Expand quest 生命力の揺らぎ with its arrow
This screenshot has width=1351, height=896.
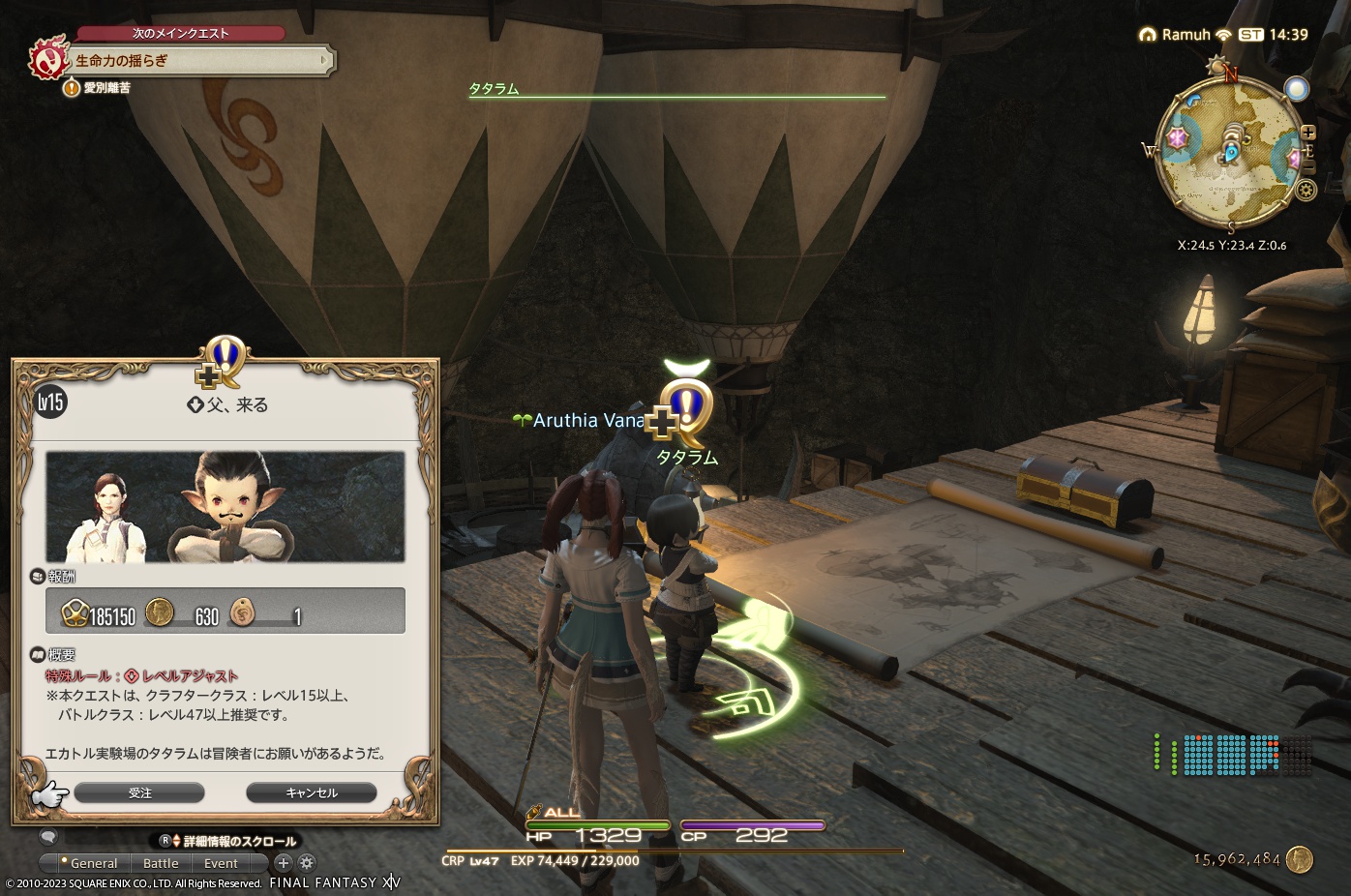pos(326,60)
